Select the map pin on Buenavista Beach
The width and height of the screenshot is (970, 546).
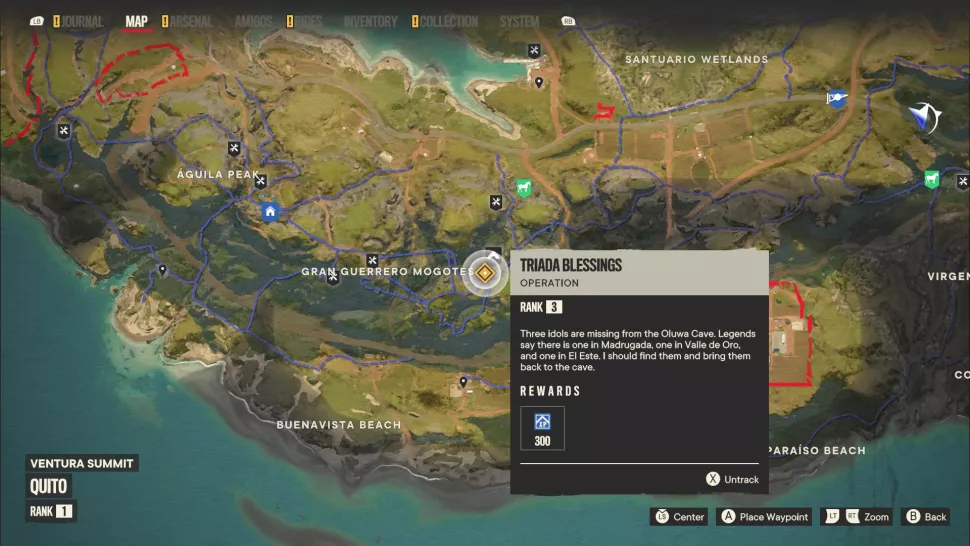464,382
